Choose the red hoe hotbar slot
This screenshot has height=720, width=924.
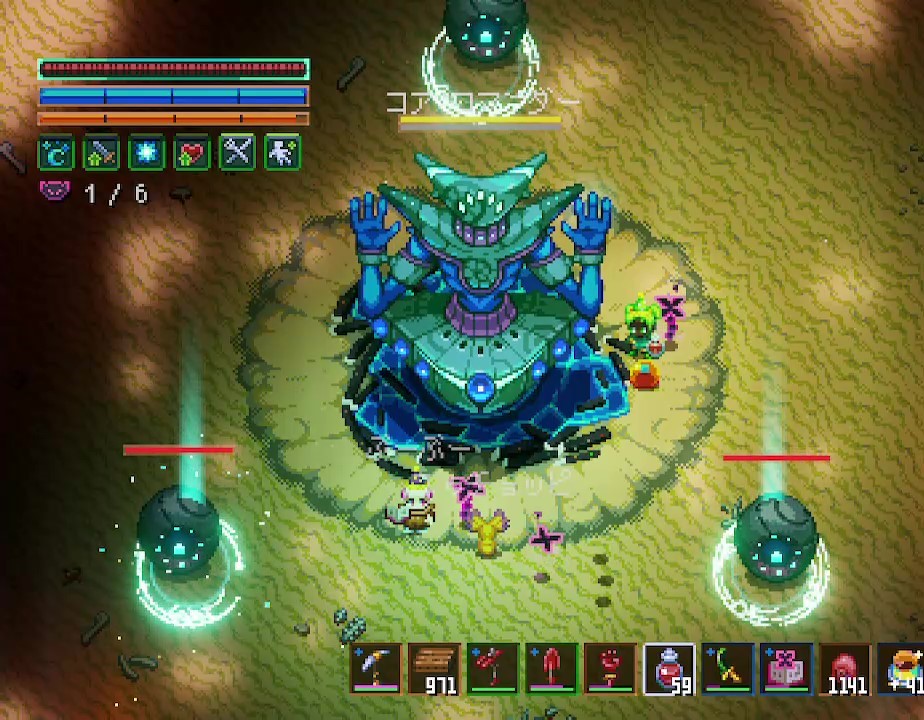(x=493, y=667)
